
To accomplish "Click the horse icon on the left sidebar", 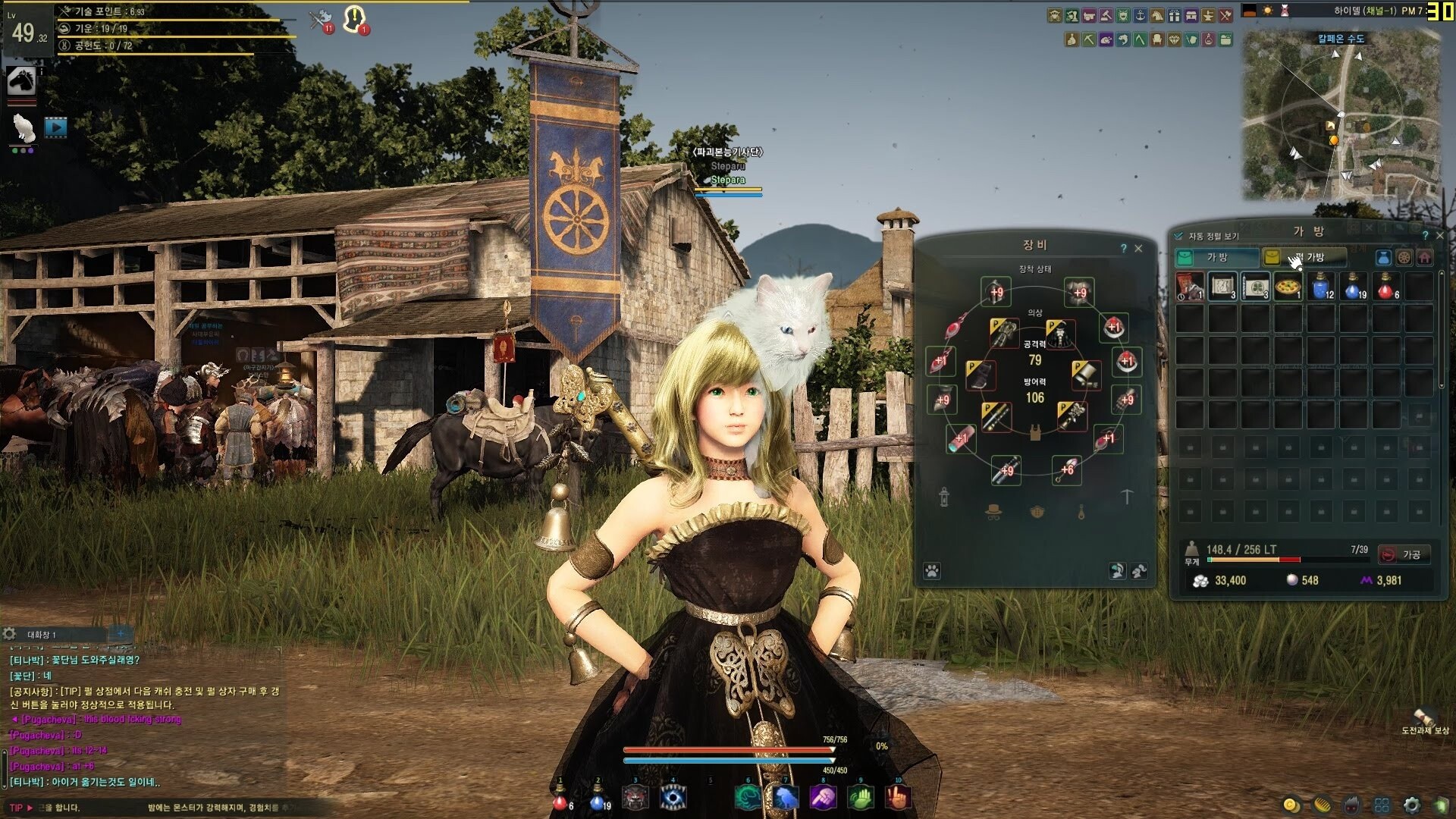I will [x=22, y=80].
